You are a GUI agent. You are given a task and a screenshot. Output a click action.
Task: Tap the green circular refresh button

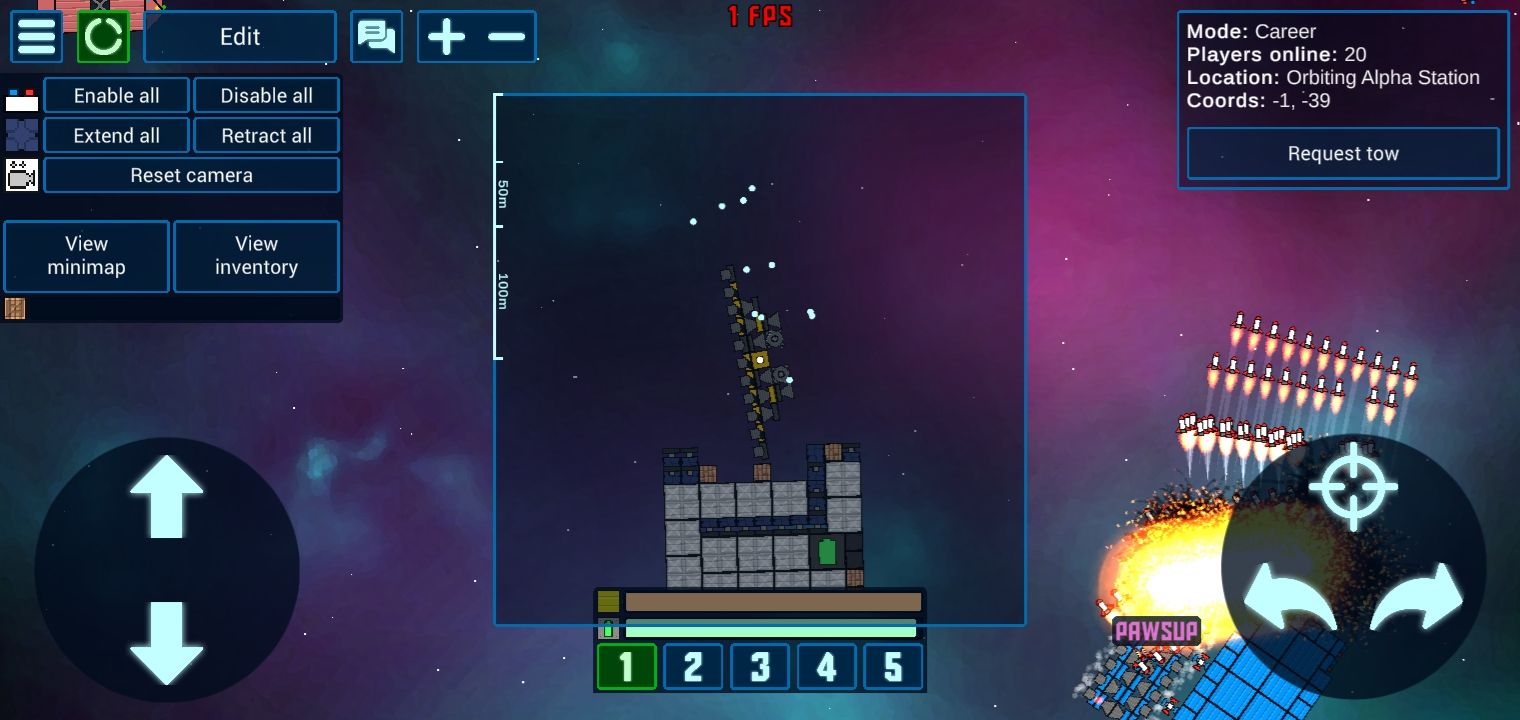[x=103, y=37]
